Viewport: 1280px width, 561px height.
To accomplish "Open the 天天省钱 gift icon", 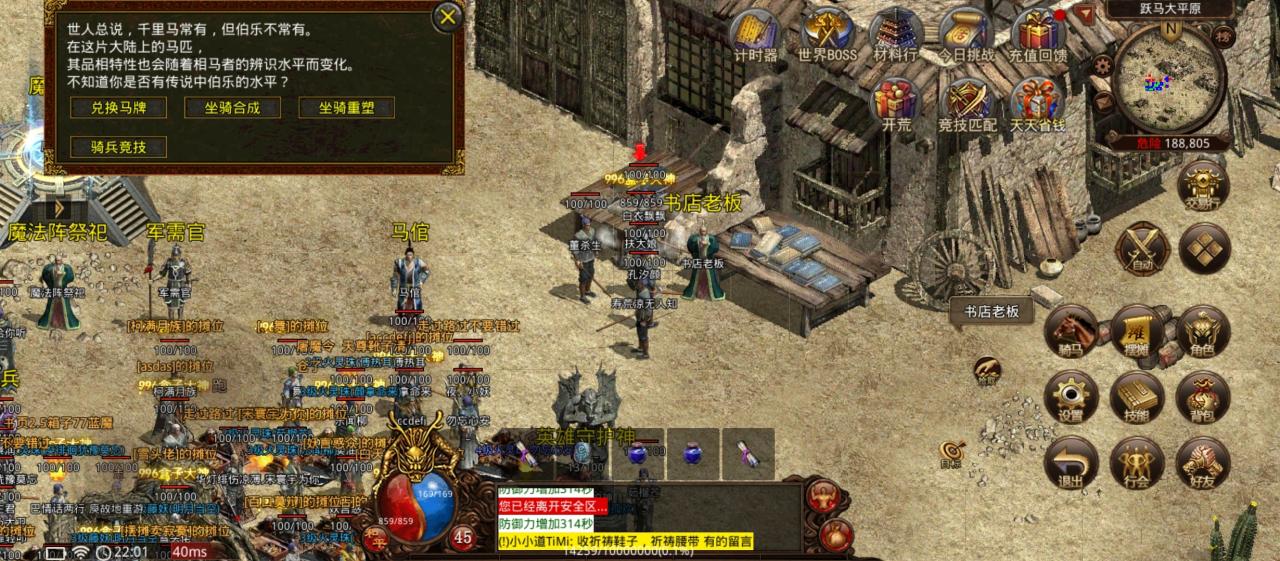I will 1037,103.
